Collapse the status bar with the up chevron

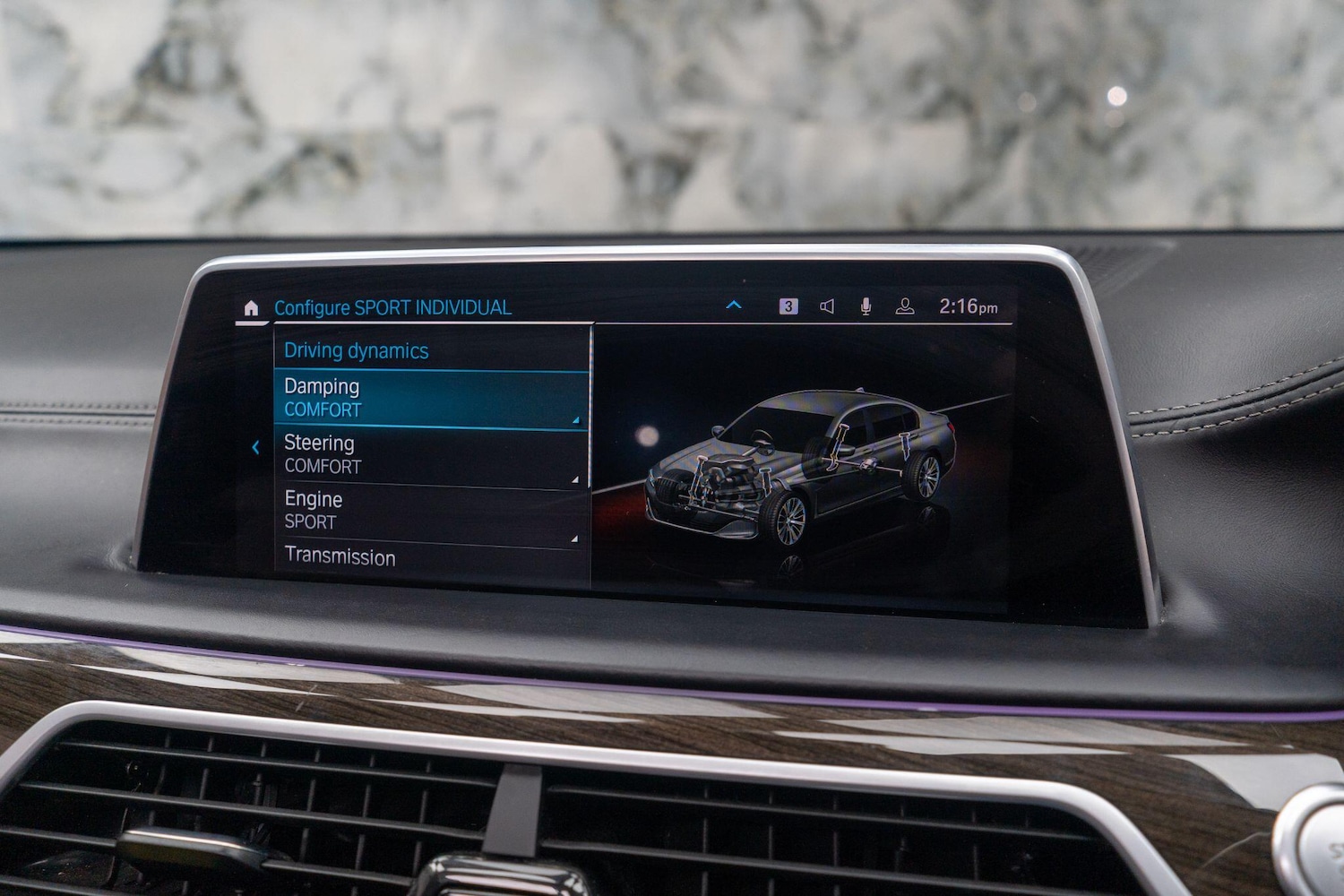(735, 304)
